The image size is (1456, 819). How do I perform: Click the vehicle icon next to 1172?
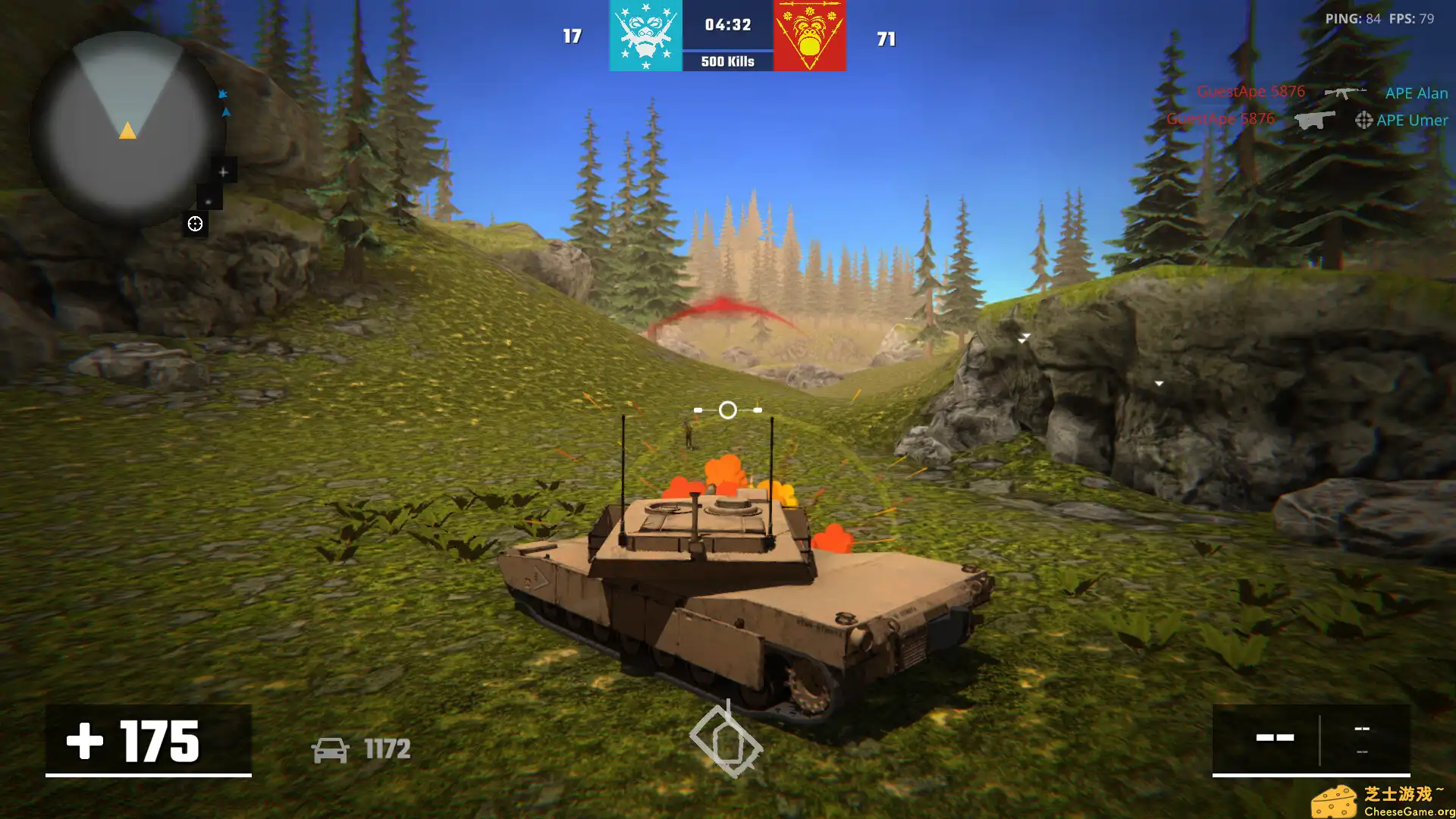tap(330, 750)
